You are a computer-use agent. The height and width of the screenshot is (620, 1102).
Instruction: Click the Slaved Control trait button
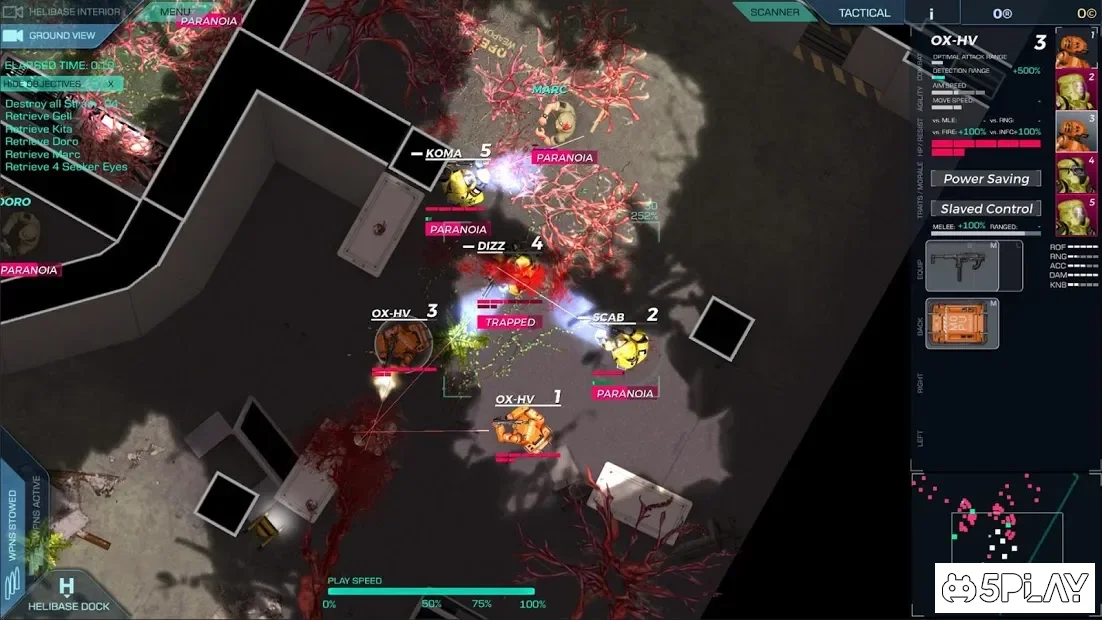tap(986, 209)
